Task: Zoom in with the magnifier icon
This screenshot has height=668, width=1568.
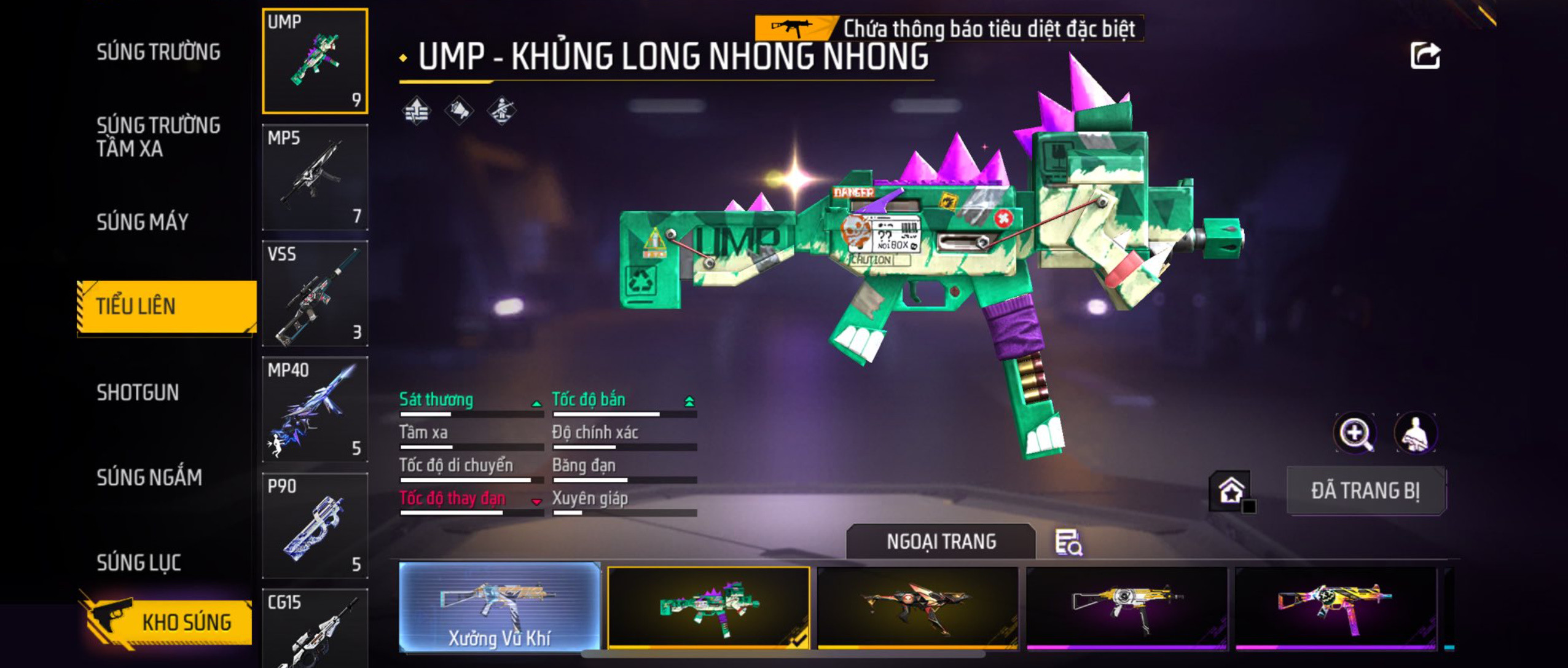Action: coord(1355,433)
